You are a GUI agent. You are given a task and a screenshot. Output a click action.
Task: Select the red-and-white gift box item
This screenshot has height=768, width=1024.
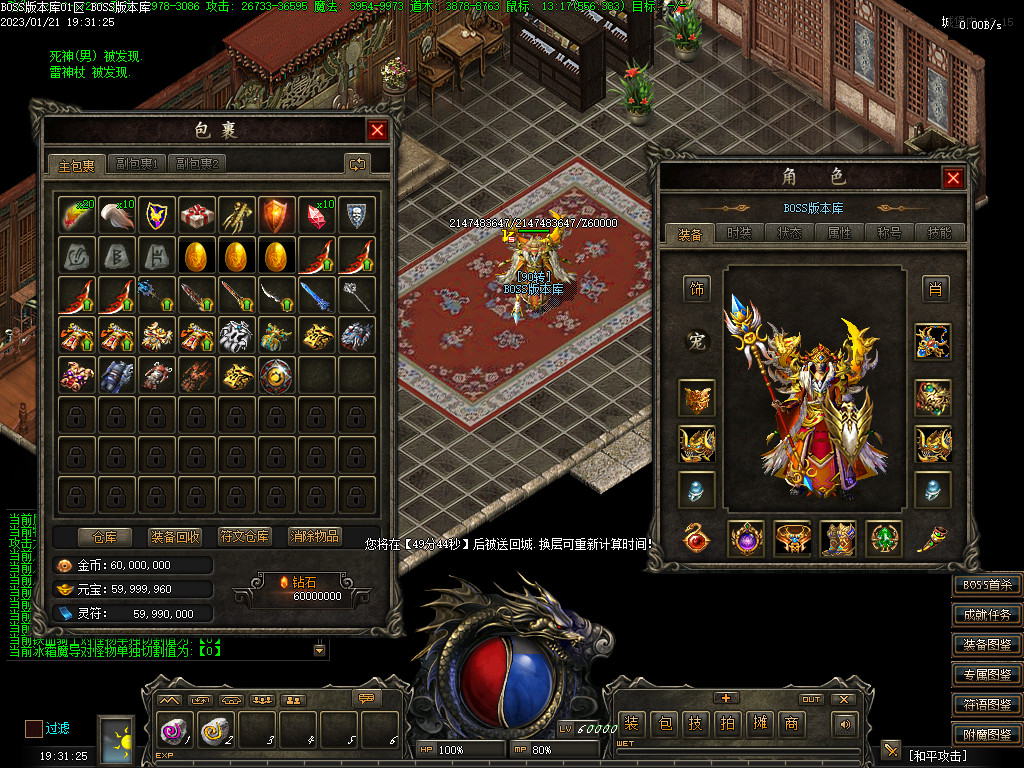(197, 215)
